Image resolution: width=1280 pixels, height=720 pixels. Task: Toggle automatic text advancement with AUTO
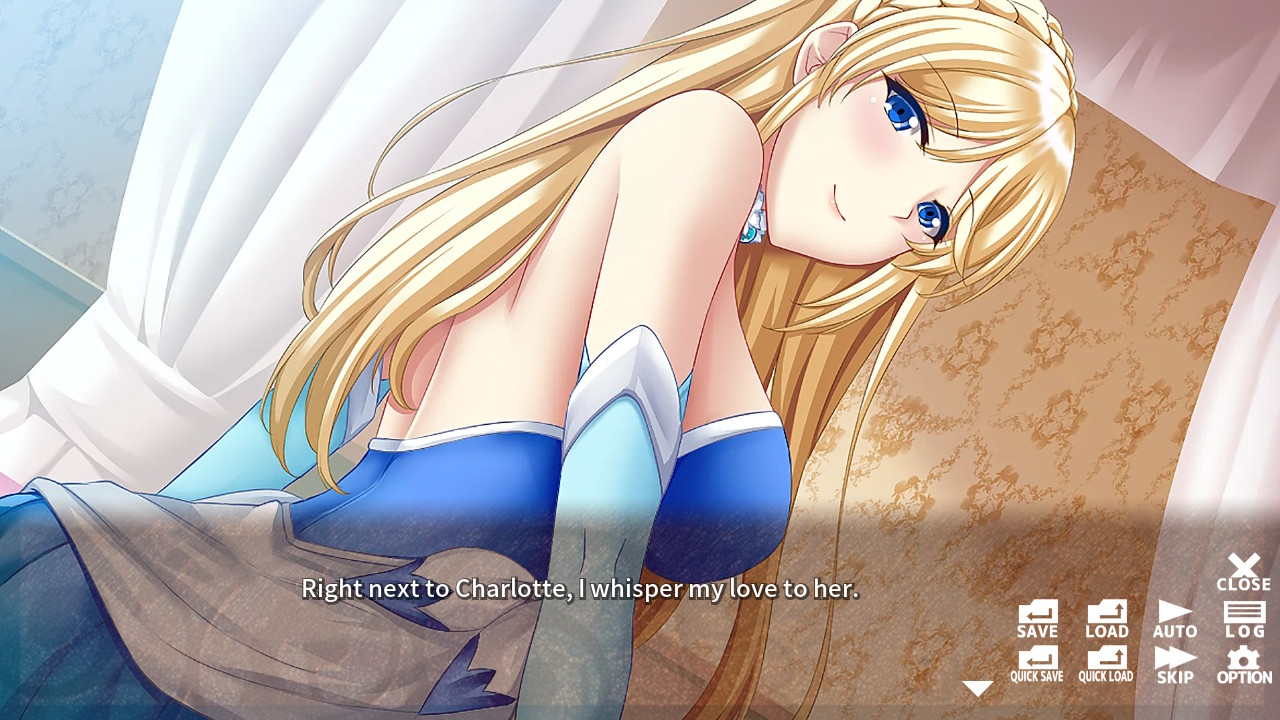click(x=1175, y=618)
